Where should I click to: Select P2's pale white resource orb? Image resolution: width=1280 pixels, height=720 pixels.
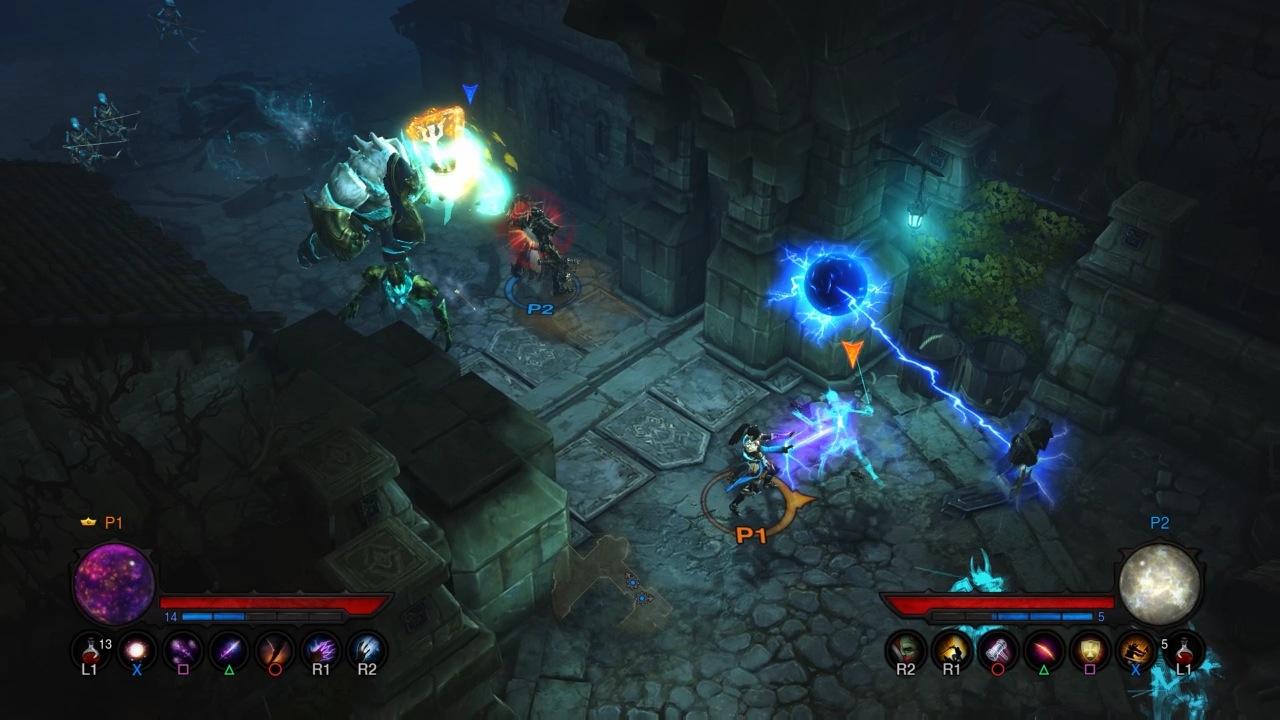click(1158, 585)
